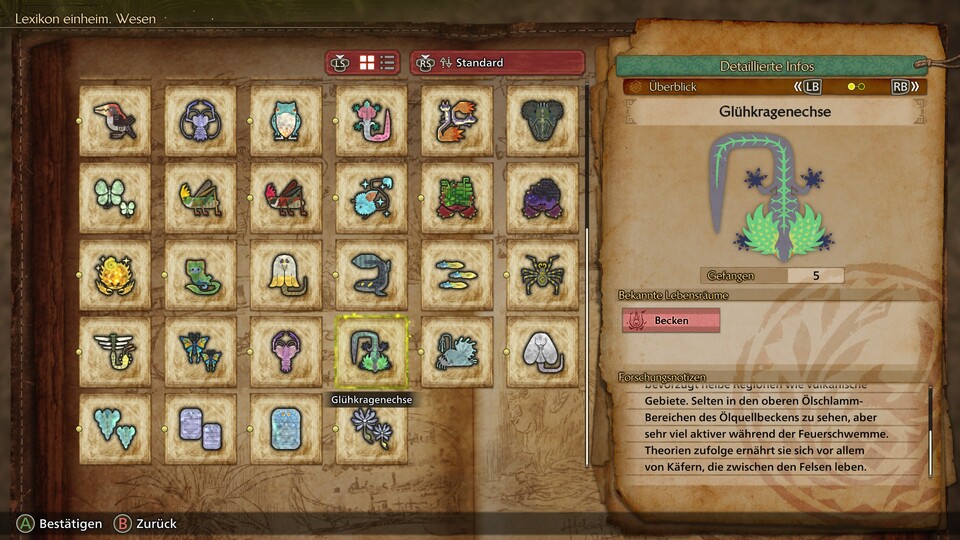Click the Forschungsnotizen text scrollbar
Screen dimensions: 960x540
tap(931, 425)
